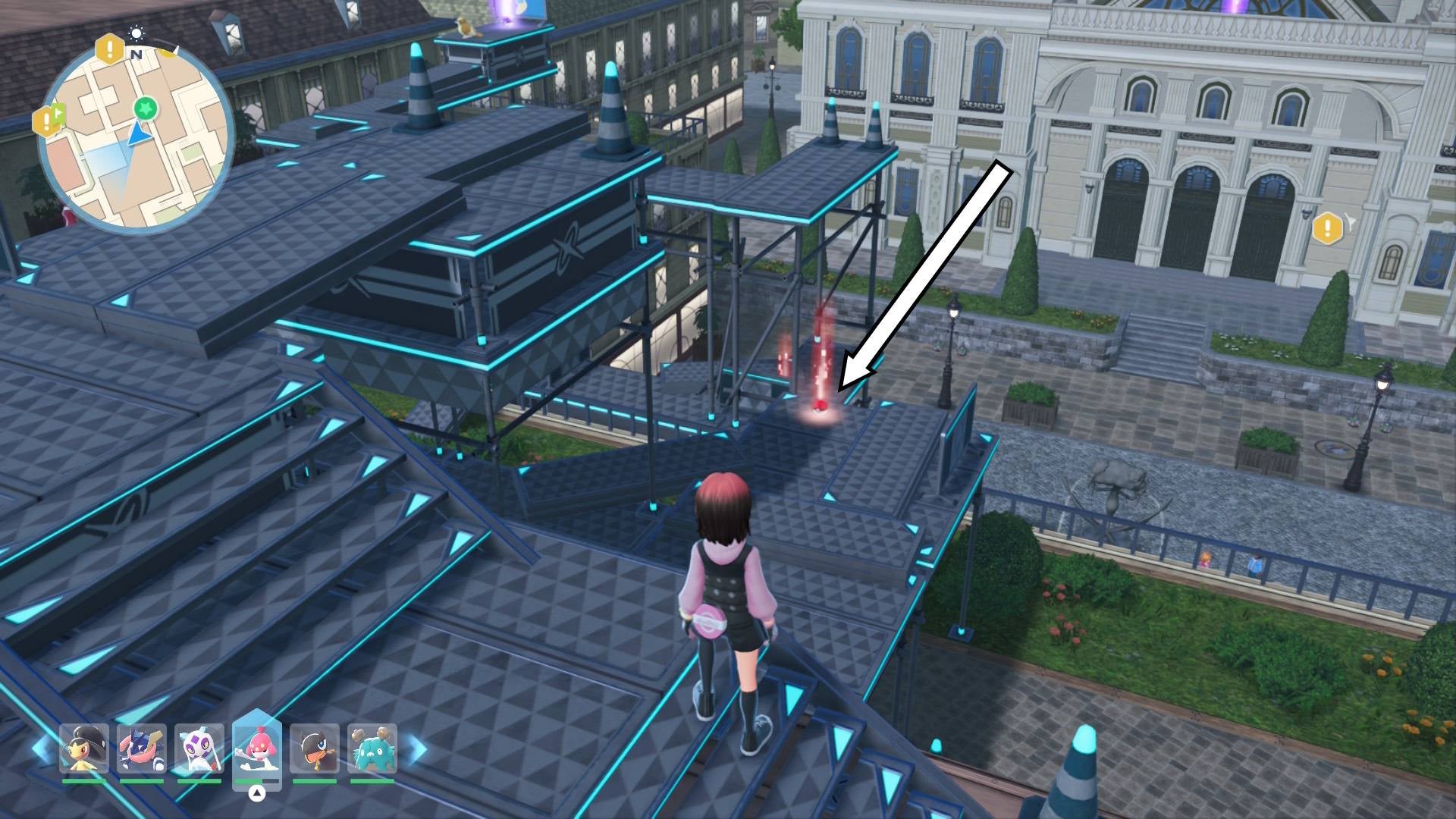The height and width of the screenshot is (819, 1456).
Task: Select the highlighted Medicham party slot
Action: [257, 748]
